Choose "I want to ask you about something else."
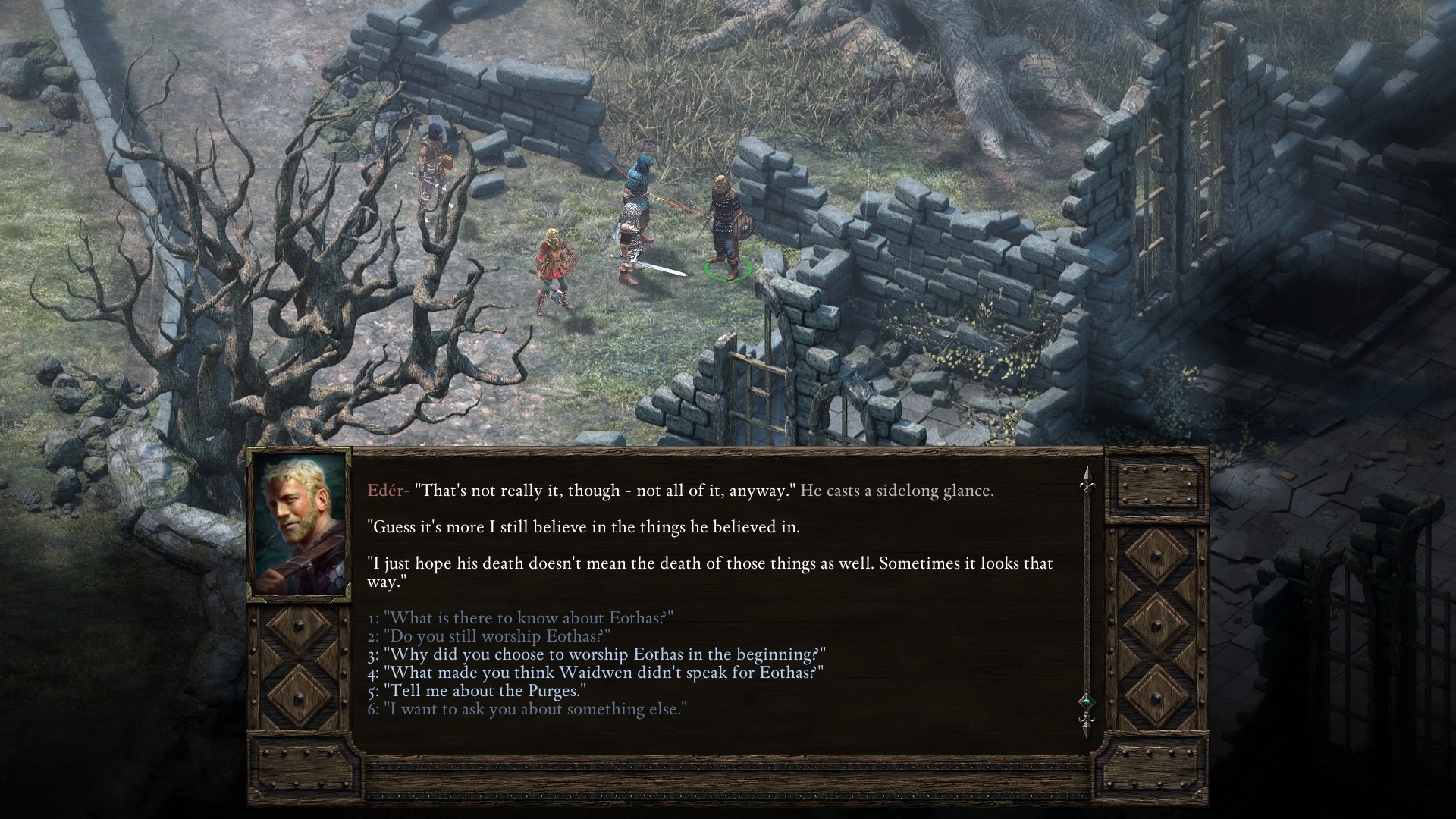This screenshot has width=1456, height=819. tap(527, 709)
